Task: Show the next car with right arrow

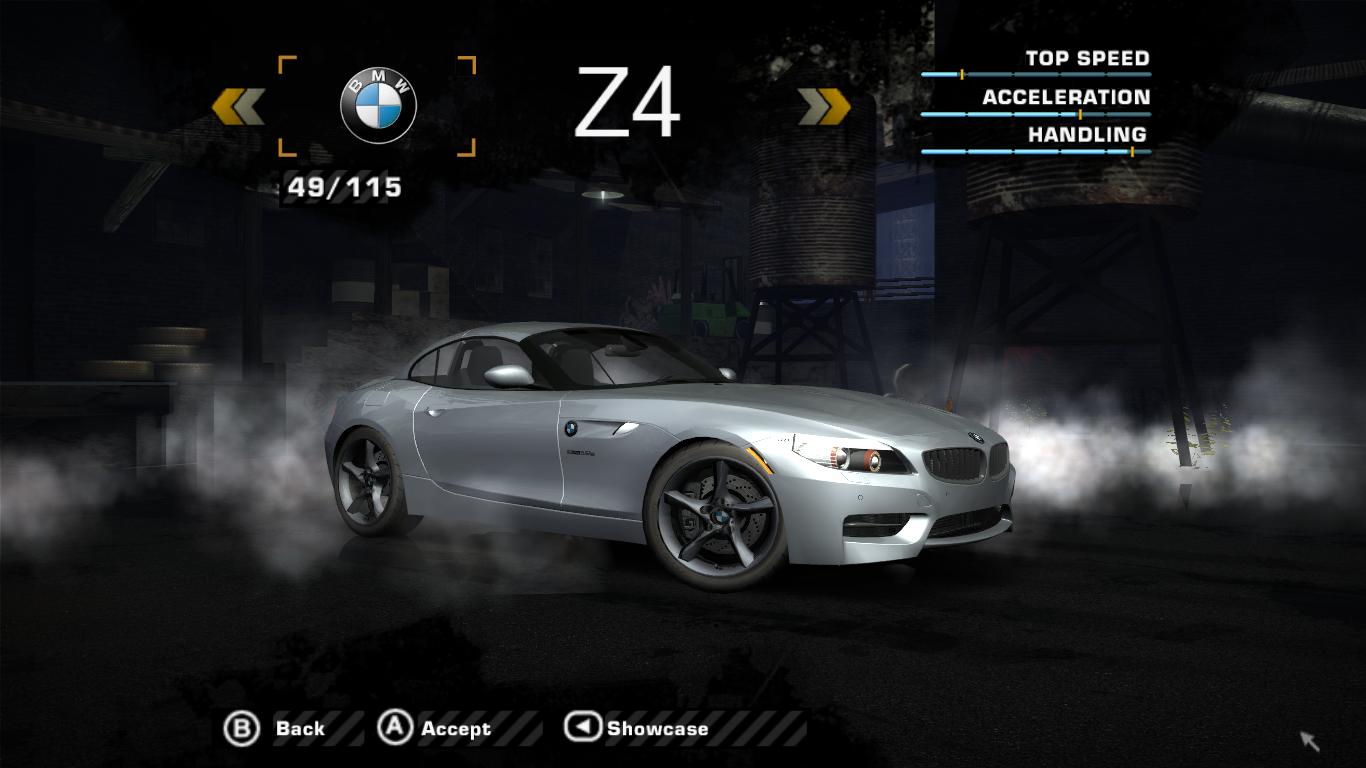Action: [824, 107]
